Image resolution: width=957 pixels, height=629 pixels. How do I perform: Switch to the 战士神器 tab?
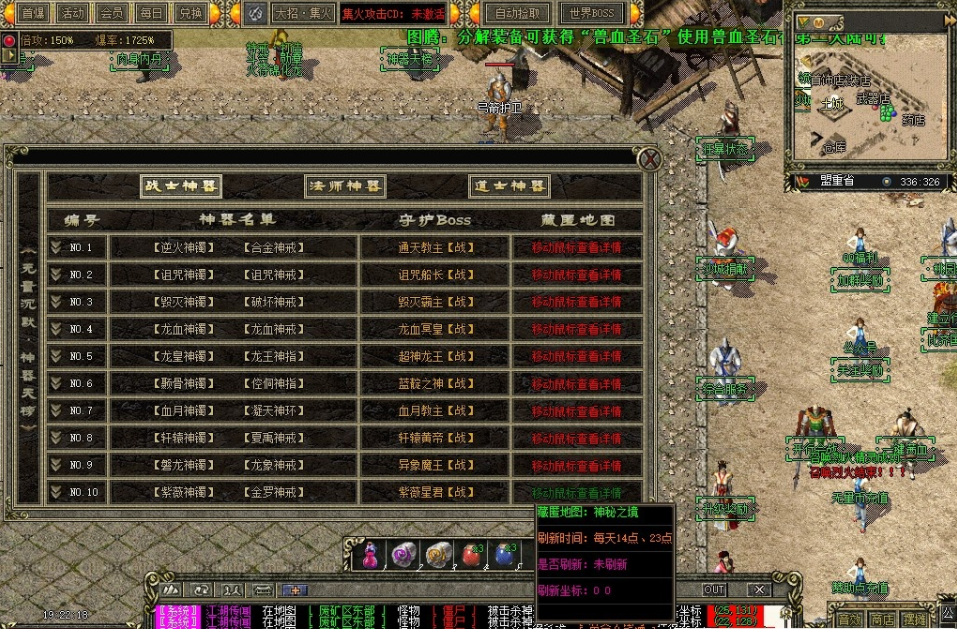click(x=181, y=187)
